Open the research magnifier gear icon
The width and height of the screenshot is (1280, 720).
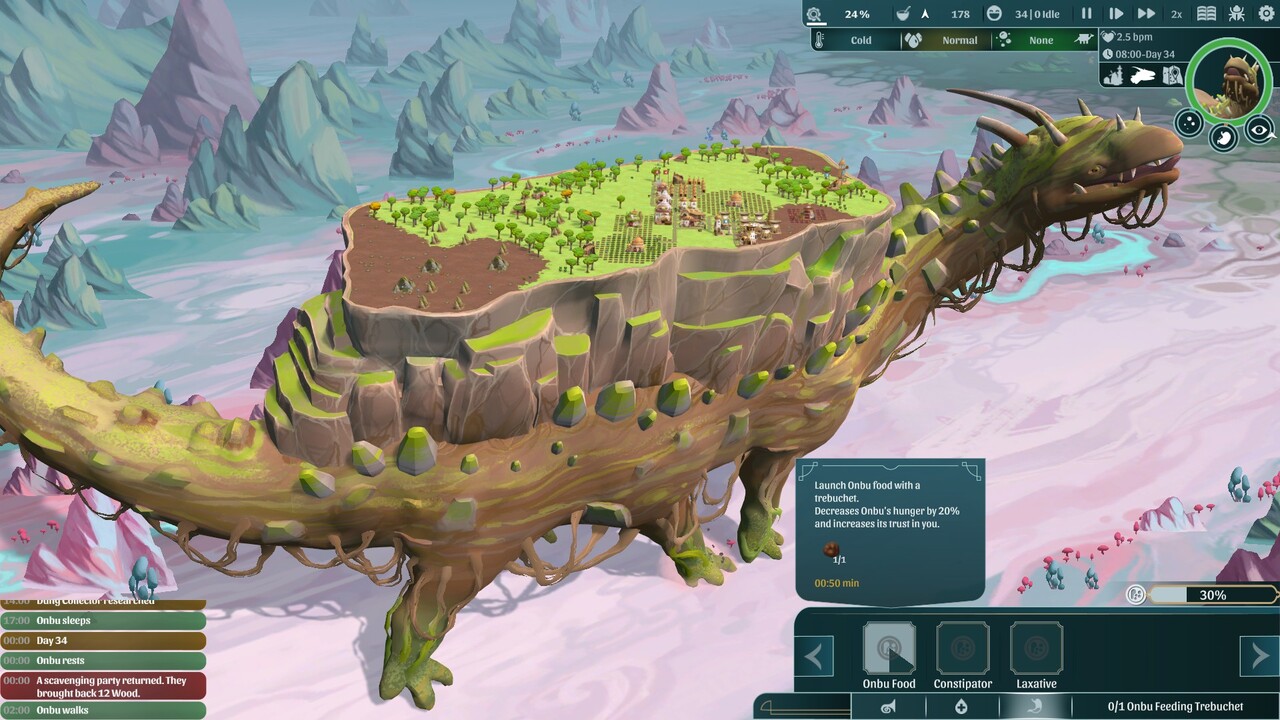[815, 14]
